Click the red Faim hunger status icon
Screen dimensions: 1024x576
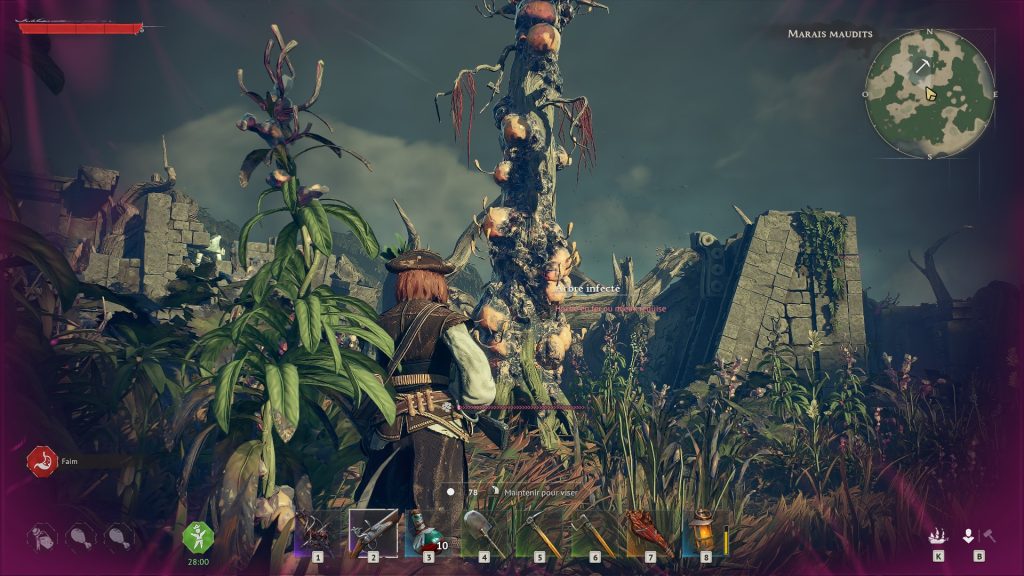pyautogui.click(x=41, y=461)
